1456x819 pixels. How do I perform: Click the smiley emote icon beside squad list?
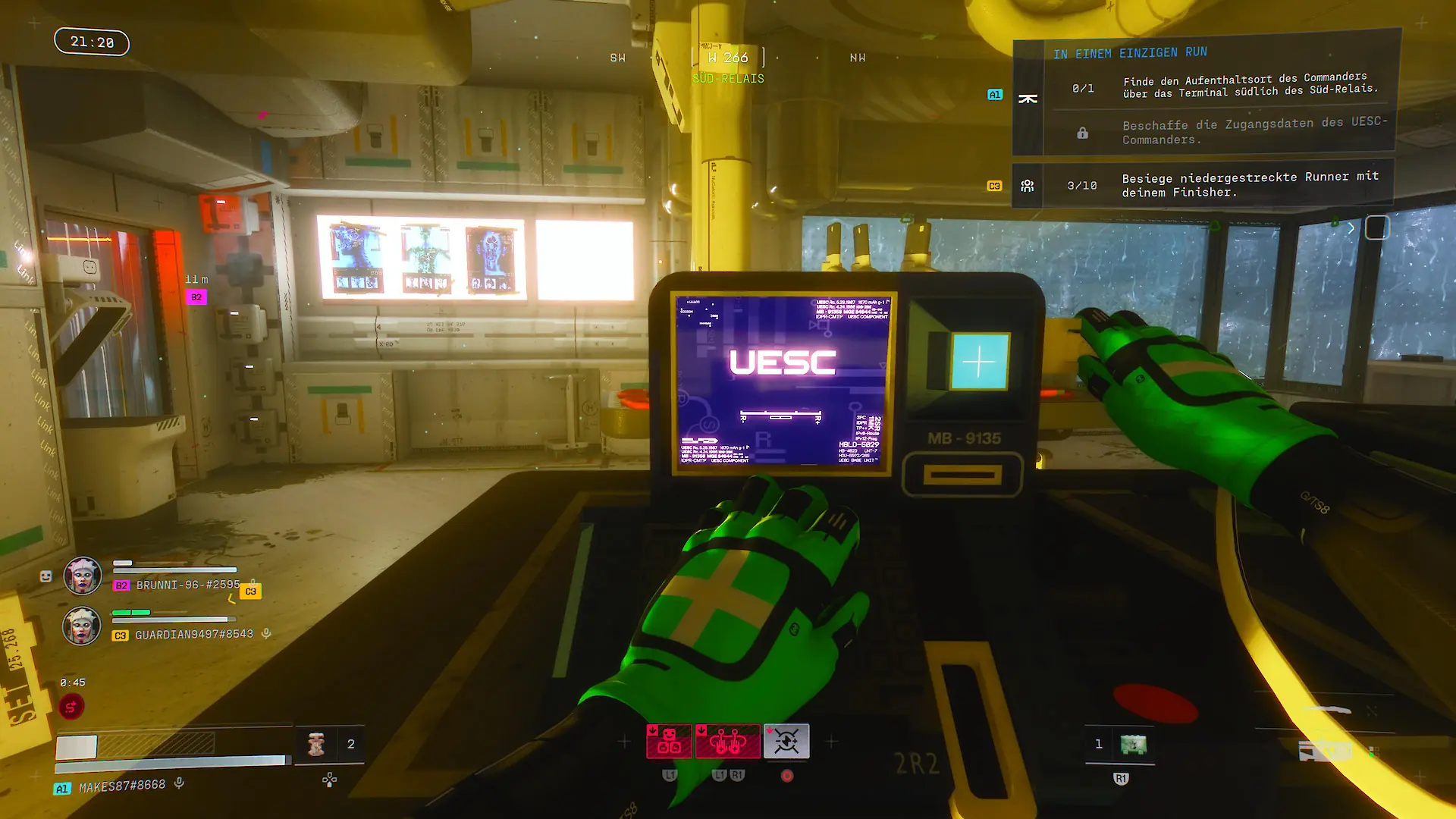45,576
